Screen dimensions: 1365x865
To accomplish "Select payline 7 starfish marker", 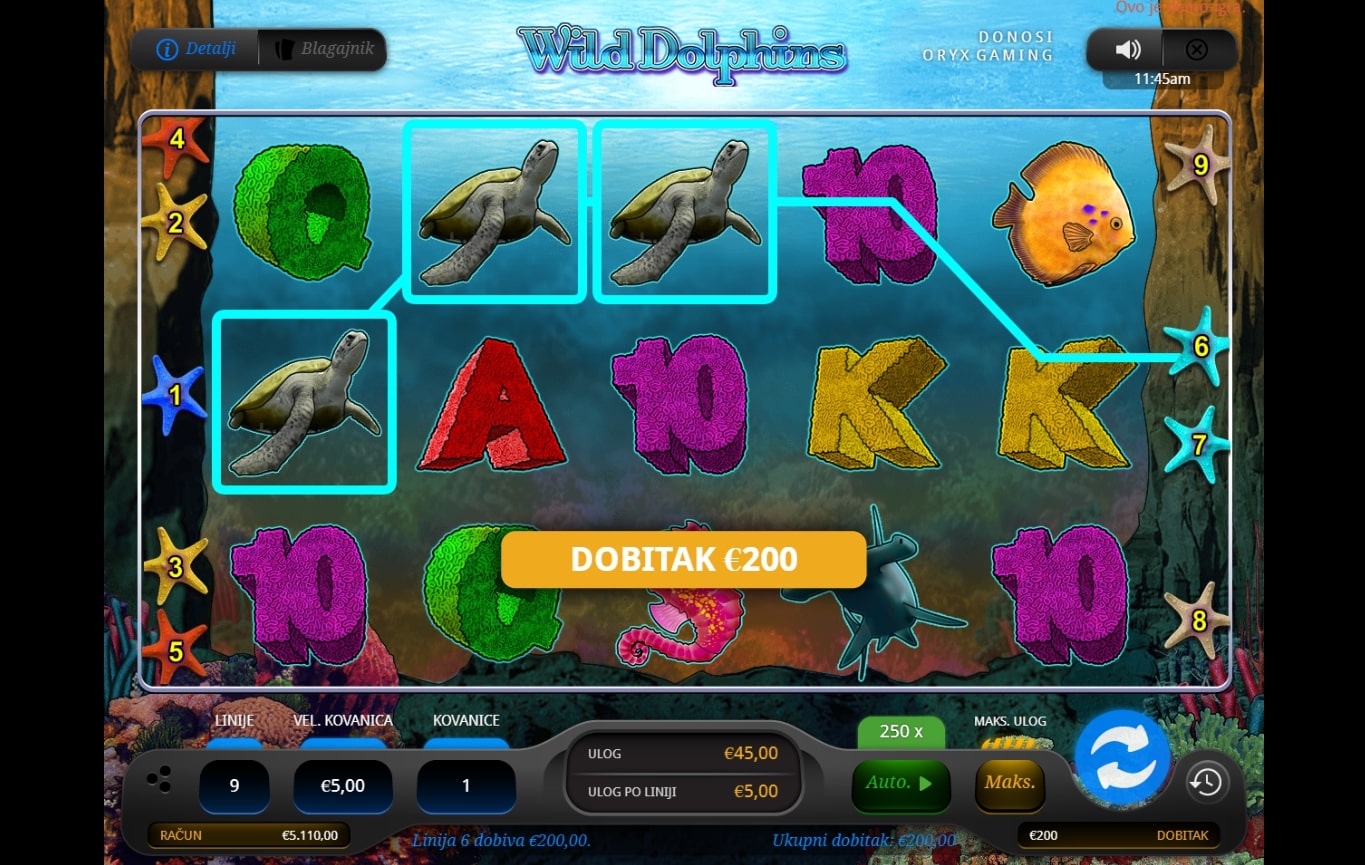I will pos(1198,444).
